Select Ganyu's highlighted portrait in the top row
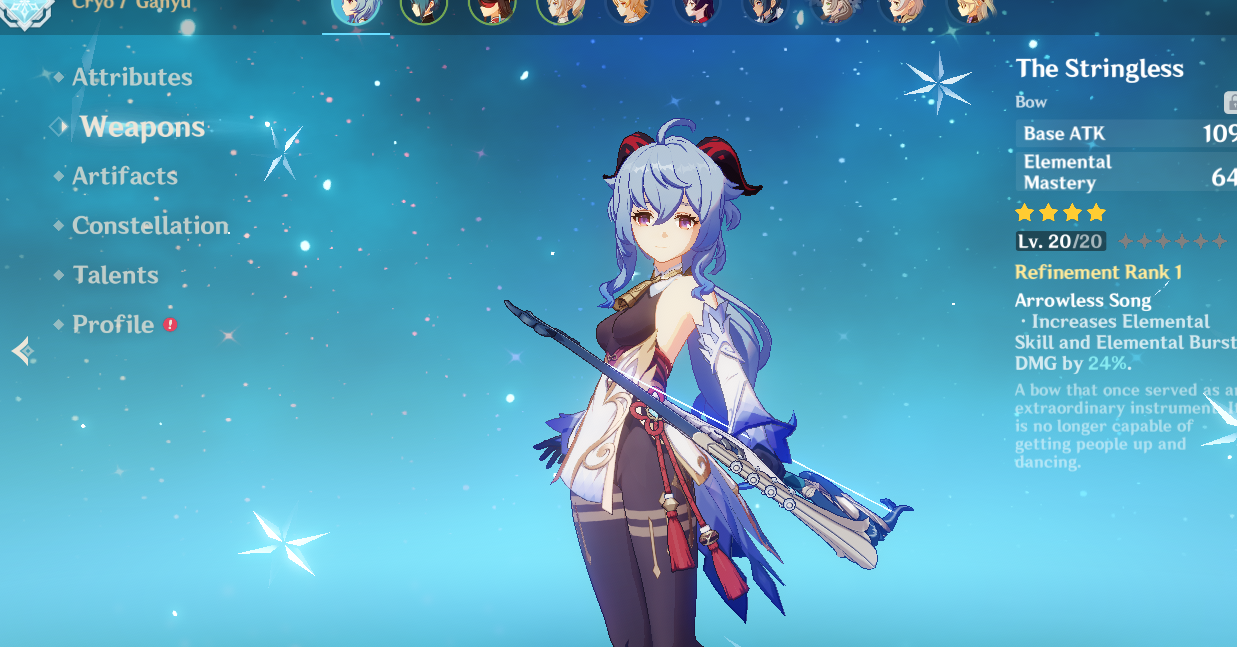Image resolution: width=1237 pixels, height=647 pixels. tap(355, 10)
